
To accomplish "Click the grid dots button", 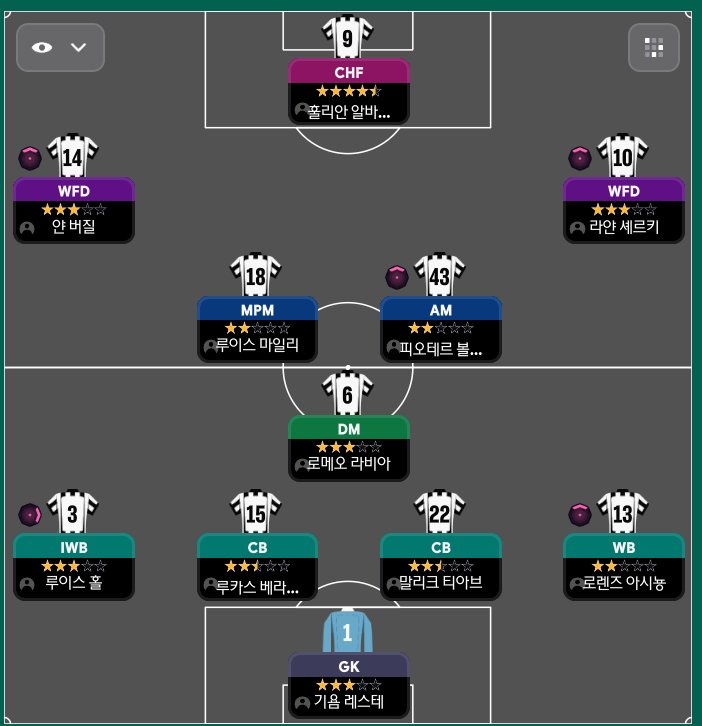I will click(x=654, y=47).
